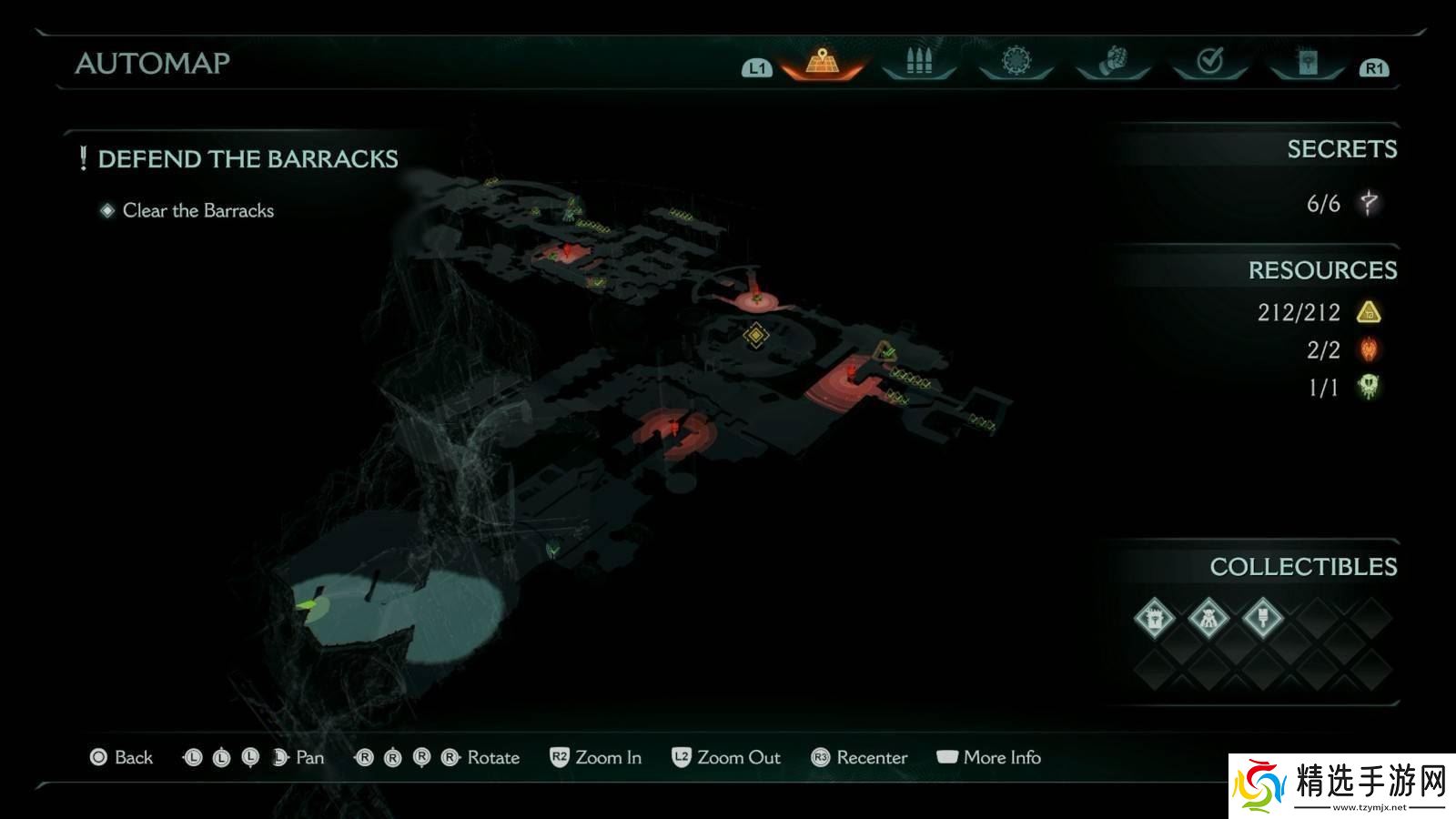Select the codex page collectible icon
The image size is (1456, 819).
click(x=1155, y=620)
